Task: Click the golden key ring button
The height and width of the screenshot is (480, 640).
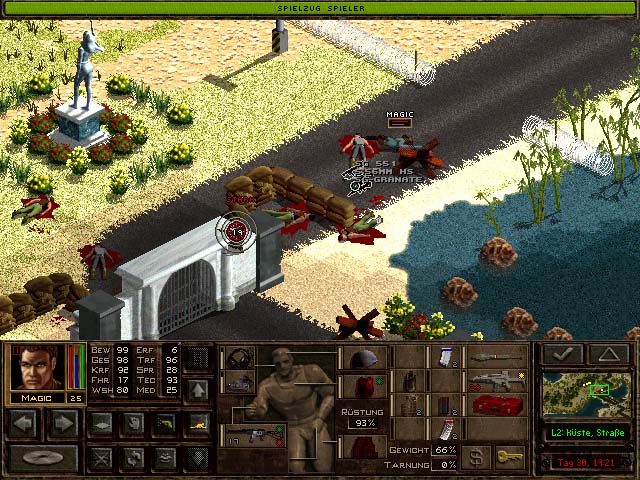Action: click(x=510, y=456)
